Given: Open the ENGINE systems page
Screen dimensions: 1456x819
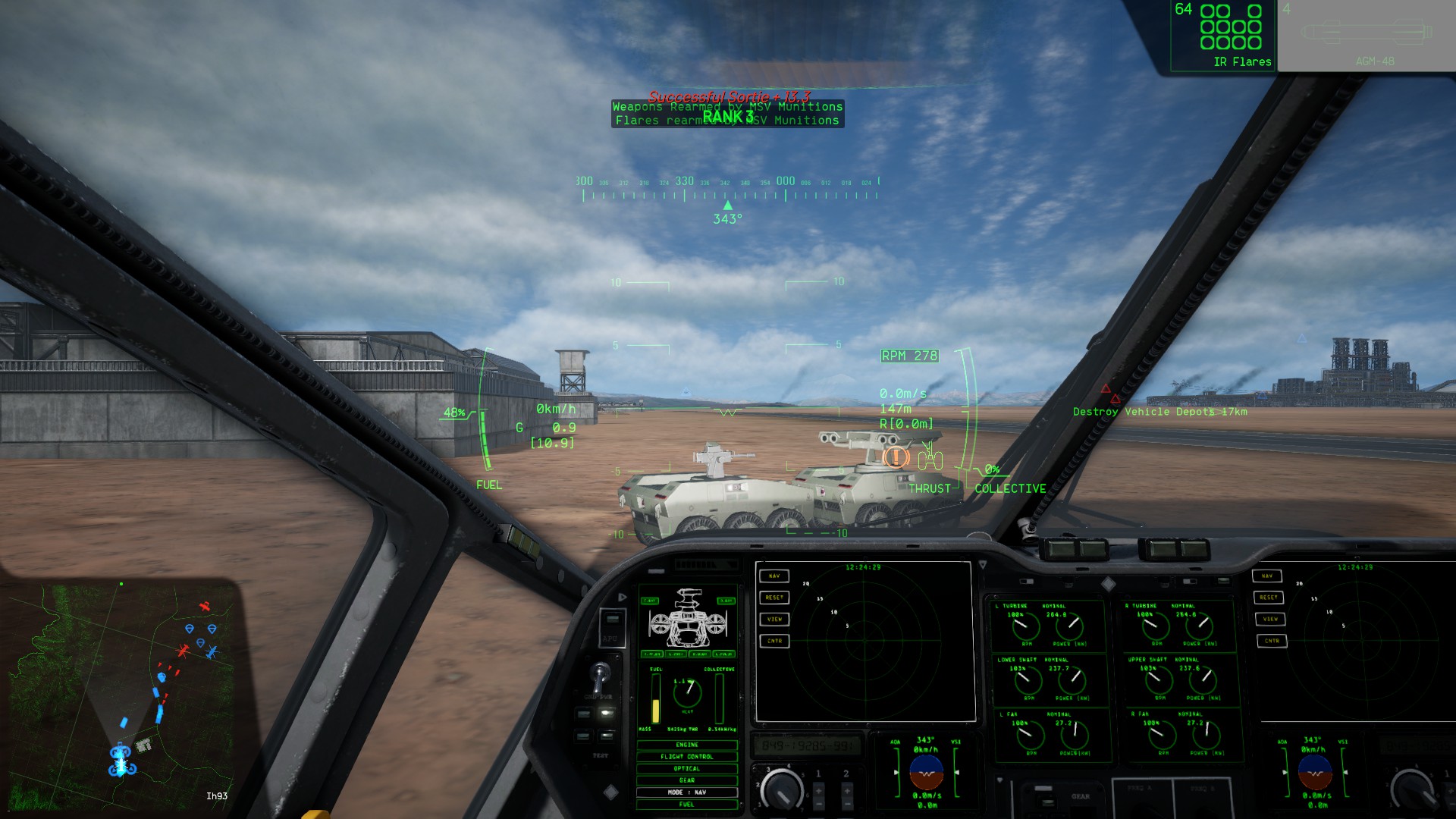Looking at the screenshot, I should 687,745.
